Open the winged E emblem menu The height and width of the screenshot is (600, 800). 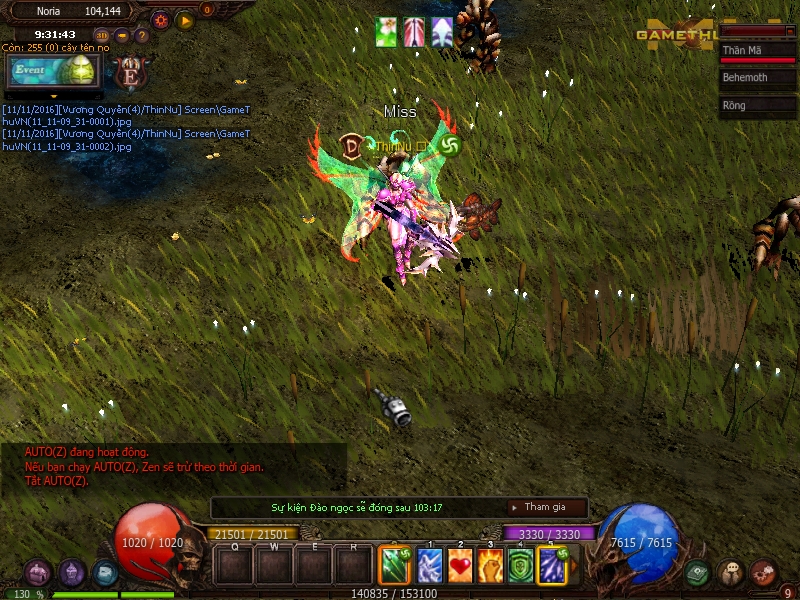coord(130,72)
